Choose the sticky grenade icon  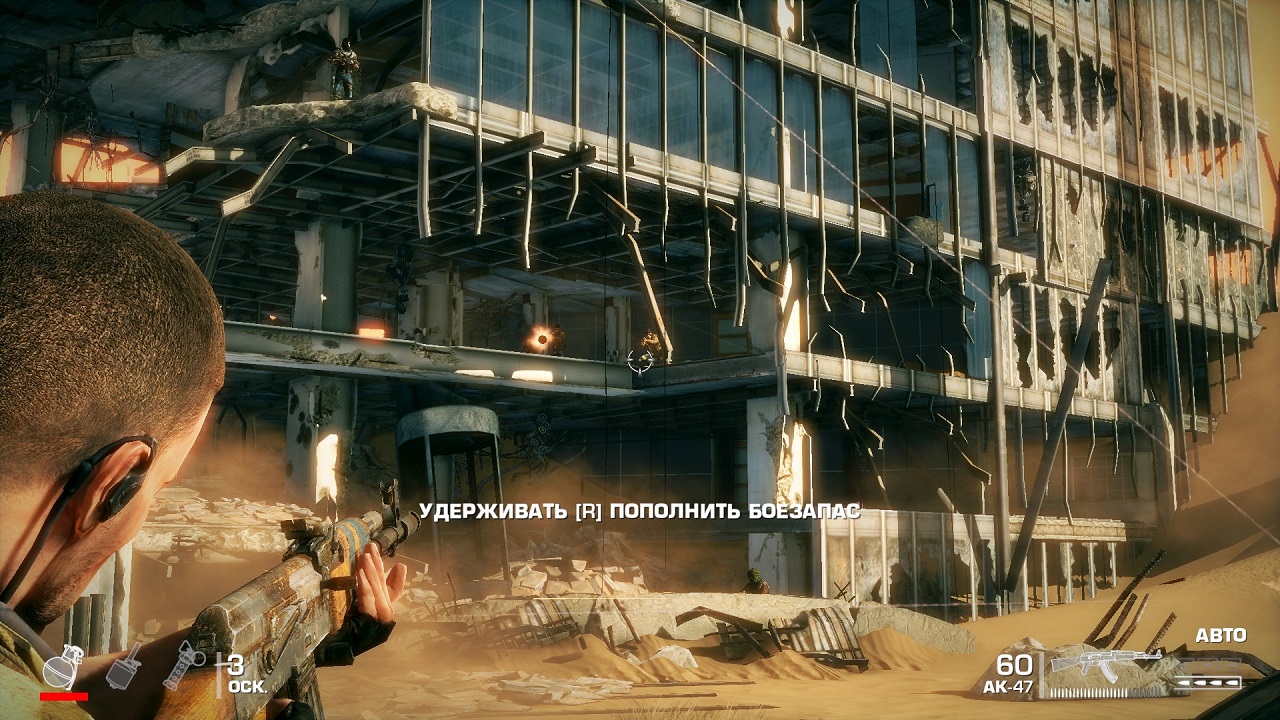[x=124, y=666]
